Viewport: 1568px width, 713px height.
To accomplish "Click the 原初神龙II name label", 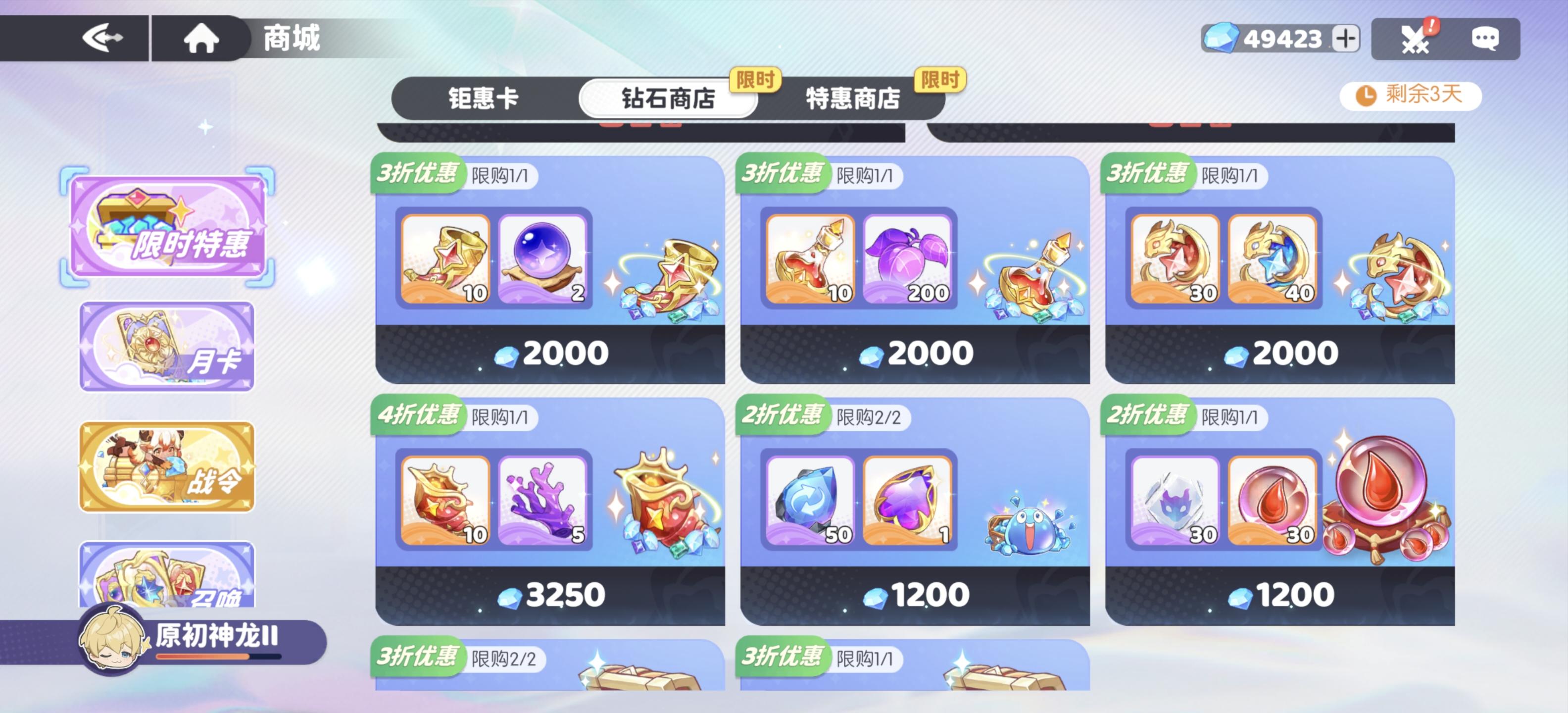I will (216, 636).
